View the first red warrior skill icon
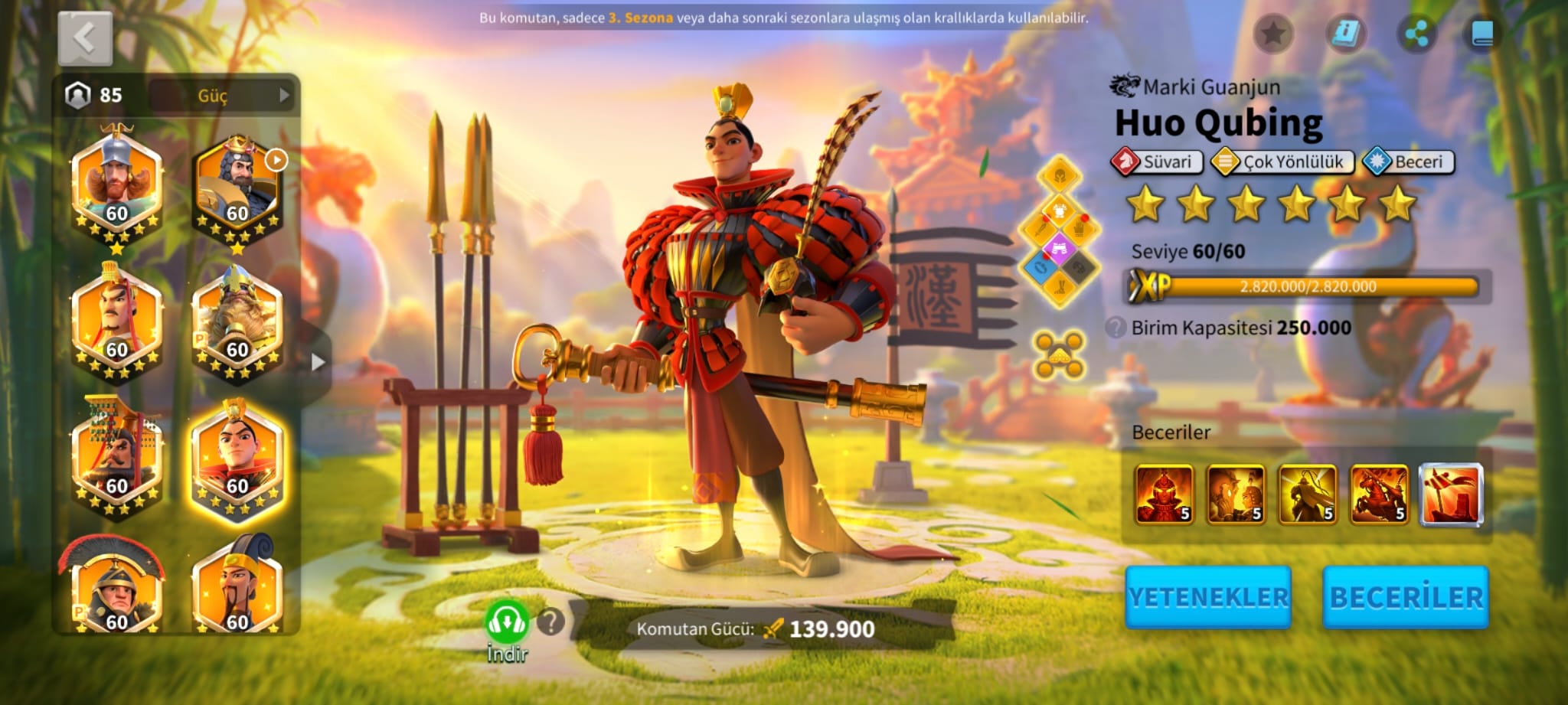This screenshot has height=705, width=1568. (x=1164, y=494)
